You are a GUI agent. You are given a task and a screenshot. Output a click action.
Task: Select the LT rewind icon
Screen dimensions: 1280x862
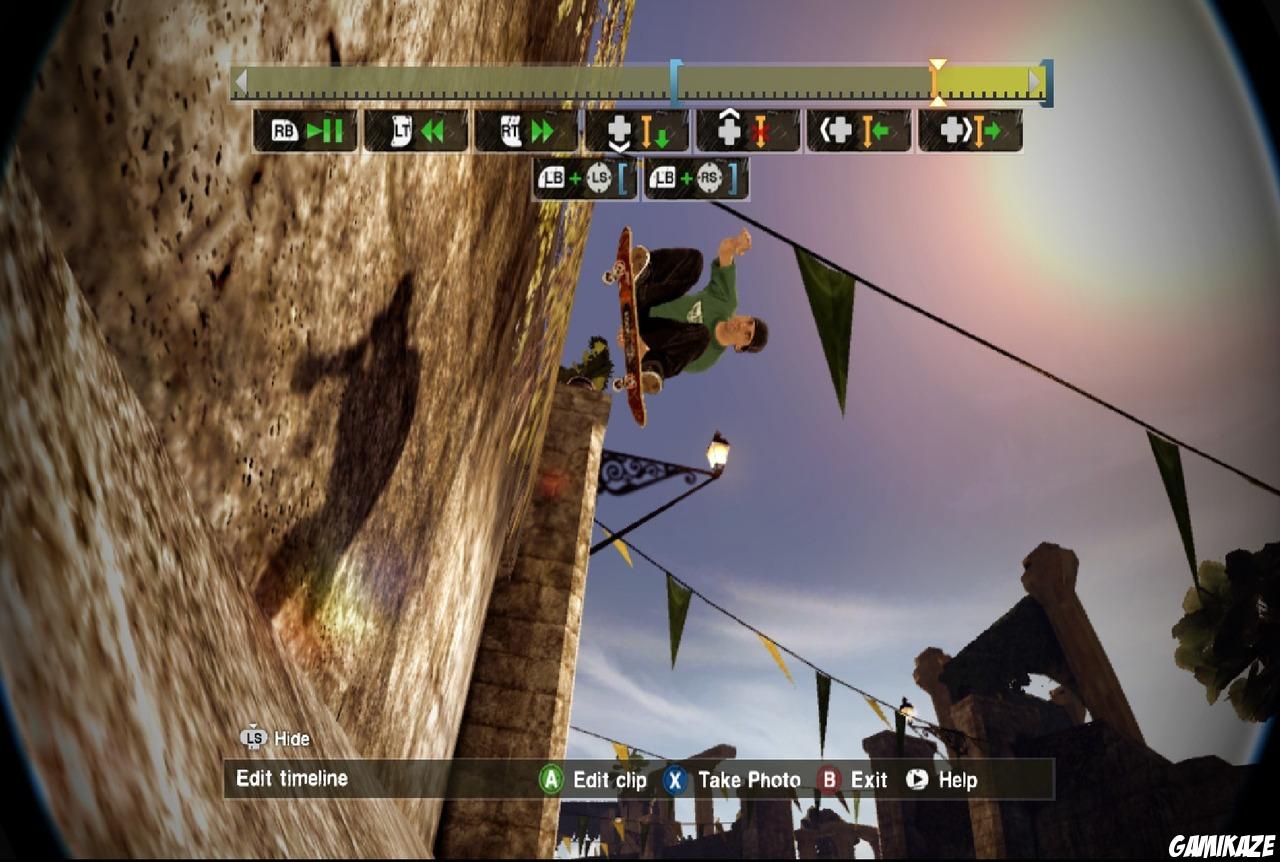coord(417,130)
